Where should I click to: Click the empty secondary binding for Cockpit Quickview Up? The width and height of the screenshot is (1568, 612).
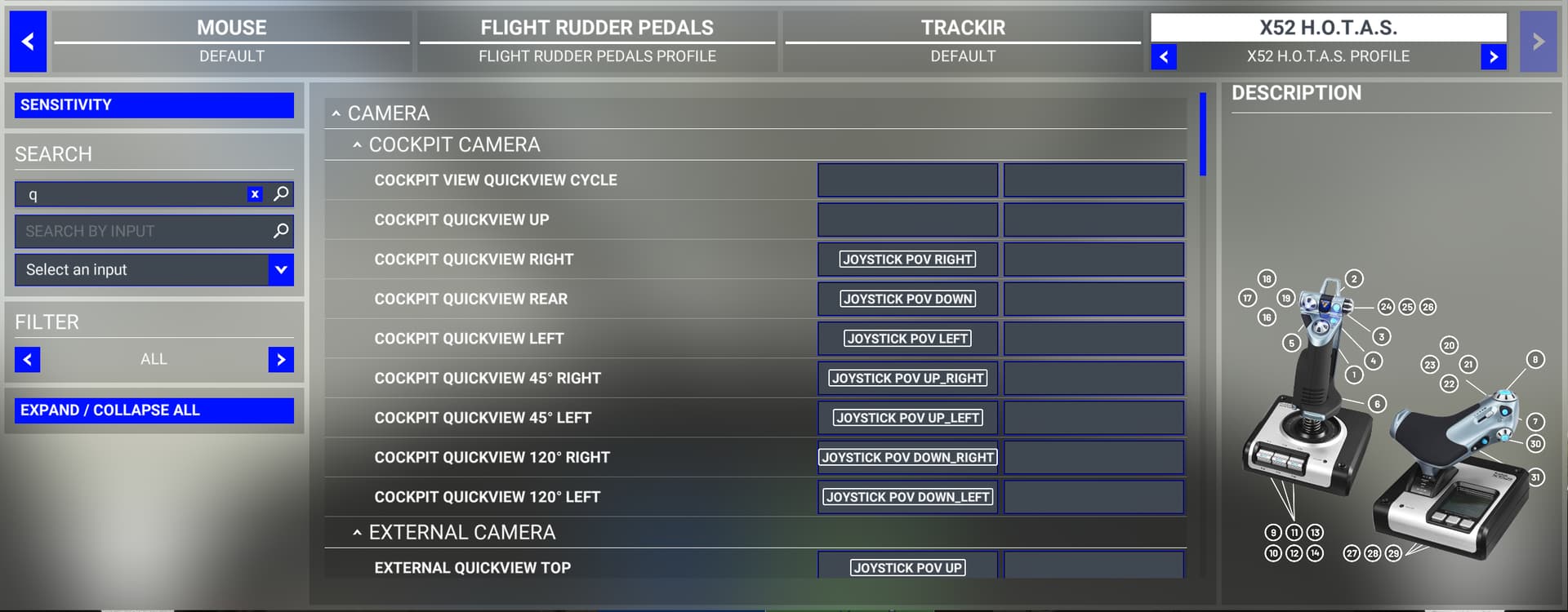[1094, 220]
